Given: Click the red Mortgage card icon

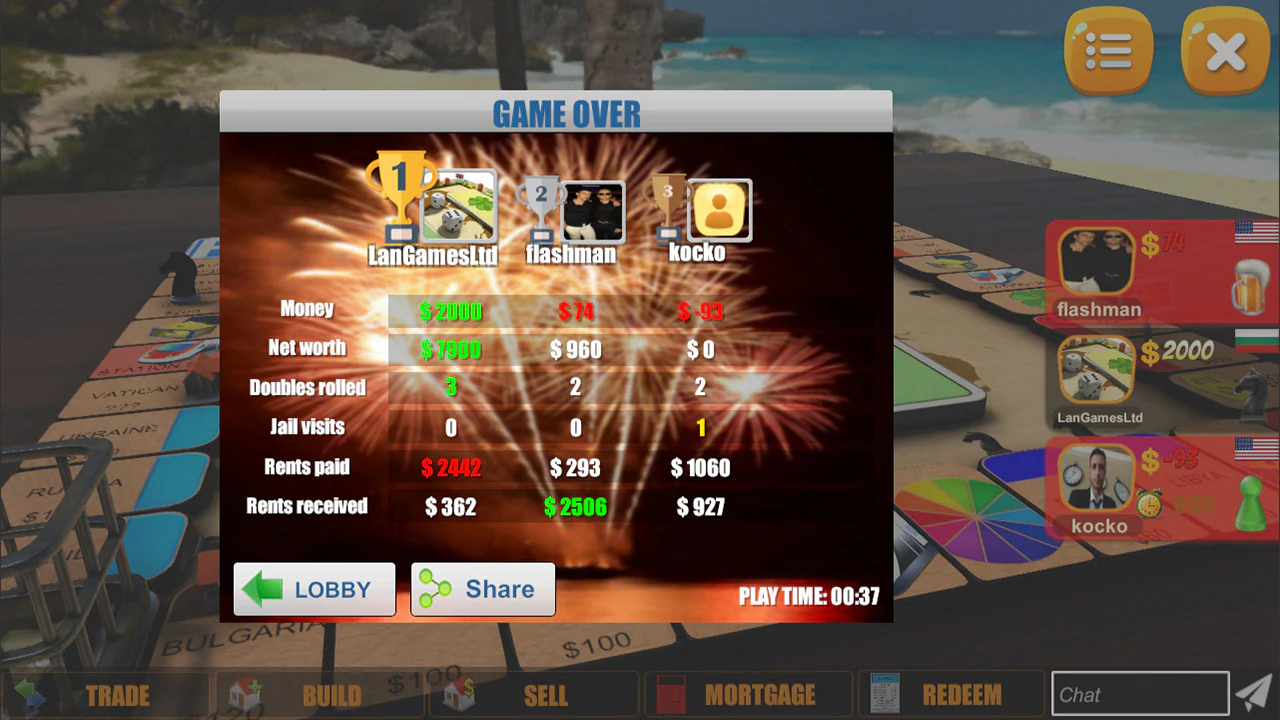Looking at the screenshot, I should (x=671, y=694).
